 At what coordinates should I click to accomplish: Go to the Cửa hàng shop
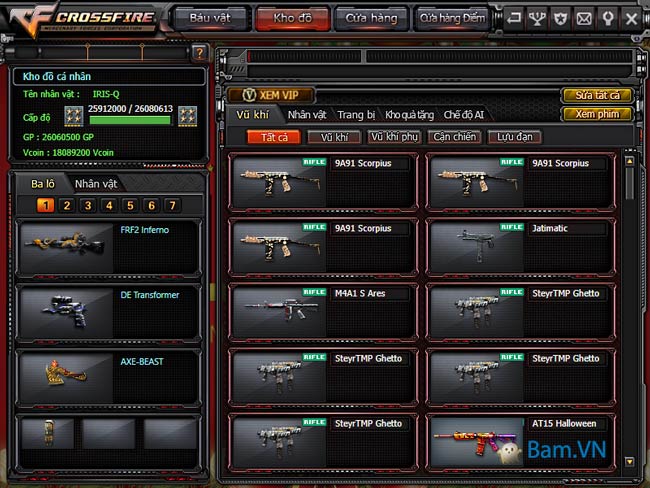(370, 17)
